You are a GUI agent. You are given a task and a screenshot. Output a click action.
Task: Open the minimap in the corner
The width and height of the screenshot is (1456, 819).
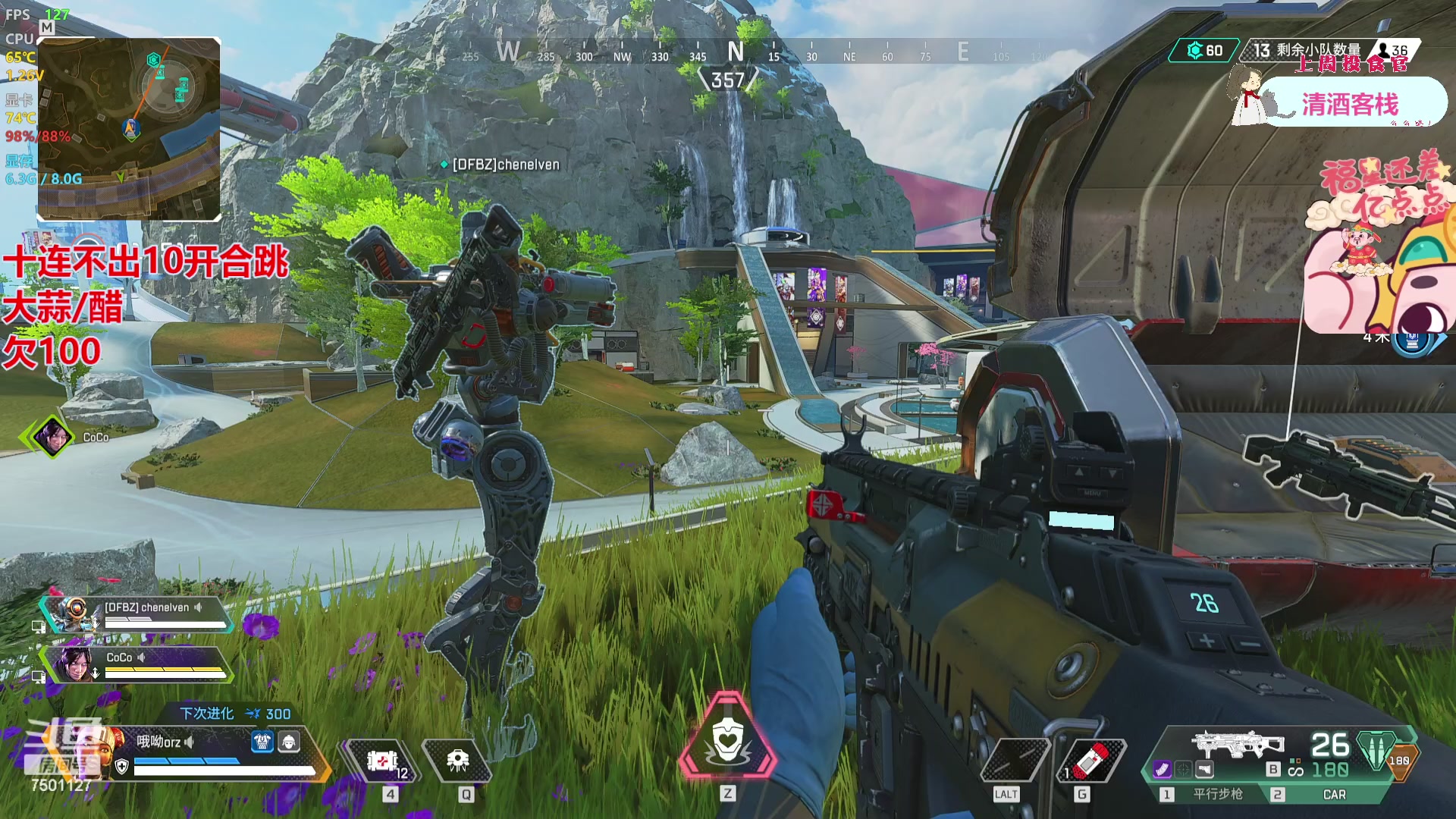(x=130, y=129)
